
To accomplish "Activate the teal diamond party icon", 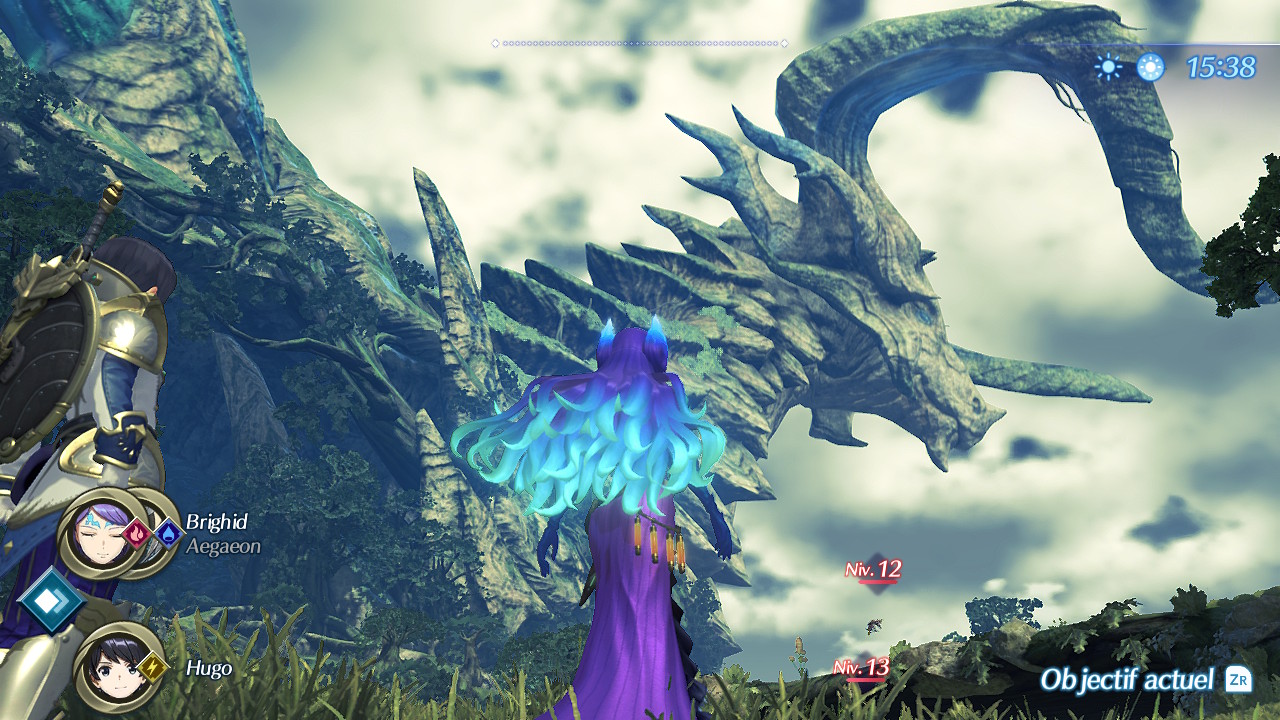I will click(50, 601).
